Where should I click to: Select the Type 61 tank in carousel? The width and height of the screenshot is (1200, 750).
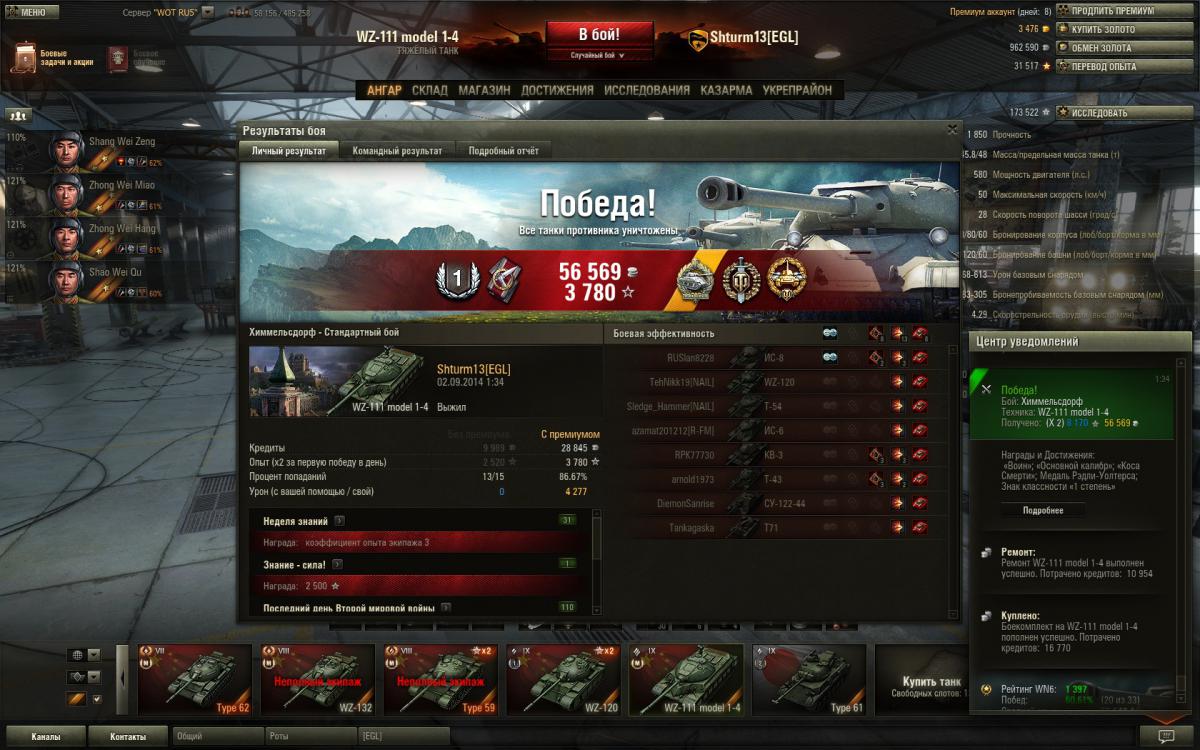pos(808,680)
